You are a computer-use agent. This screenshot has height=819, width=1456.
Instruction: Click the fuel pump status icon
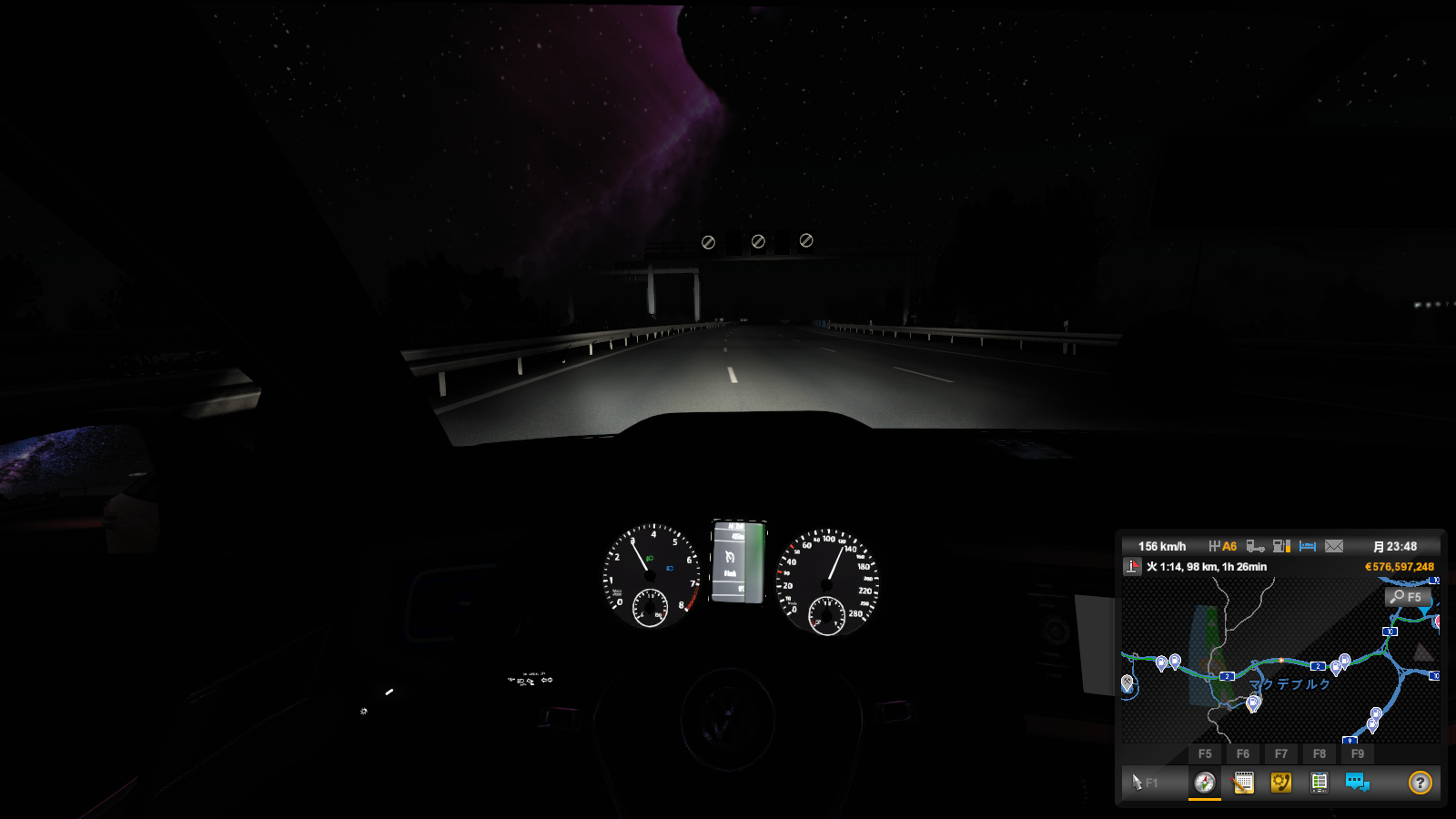click(x=1281, y=546)
